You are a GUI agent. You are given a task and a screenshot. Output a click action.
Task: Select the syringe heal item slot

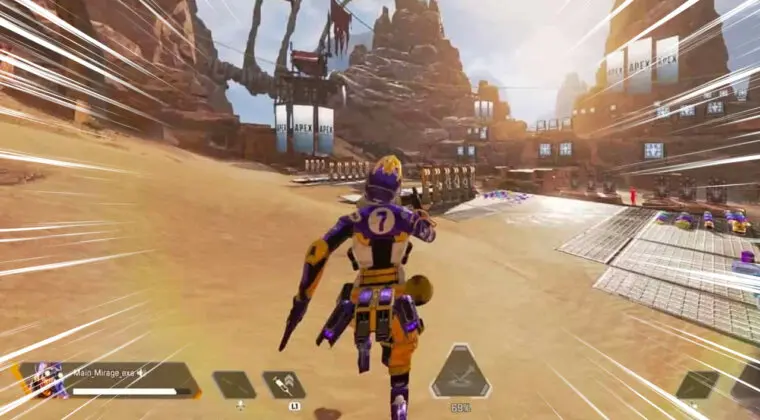tap(284, 385)
